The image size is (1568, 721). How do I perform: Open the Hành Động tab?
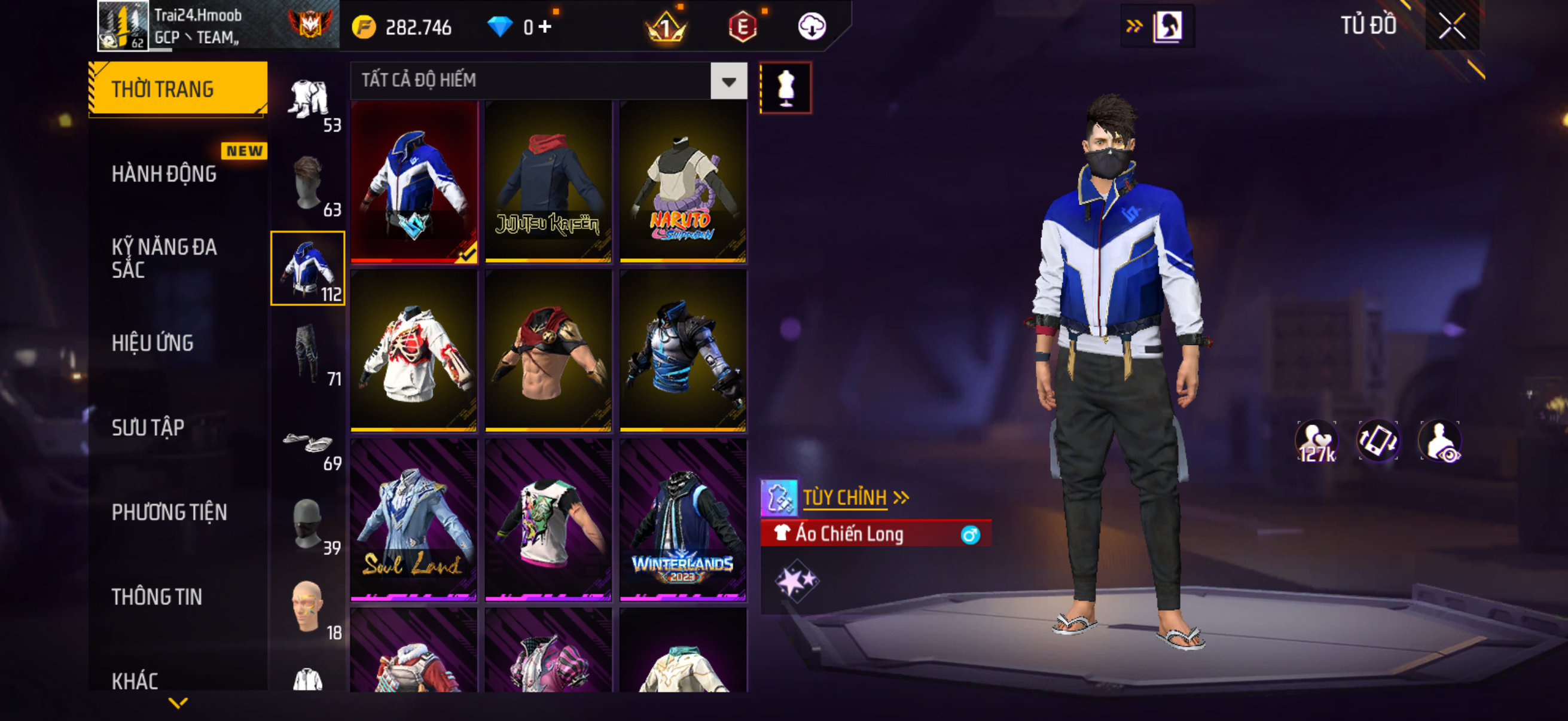point(164,174)
